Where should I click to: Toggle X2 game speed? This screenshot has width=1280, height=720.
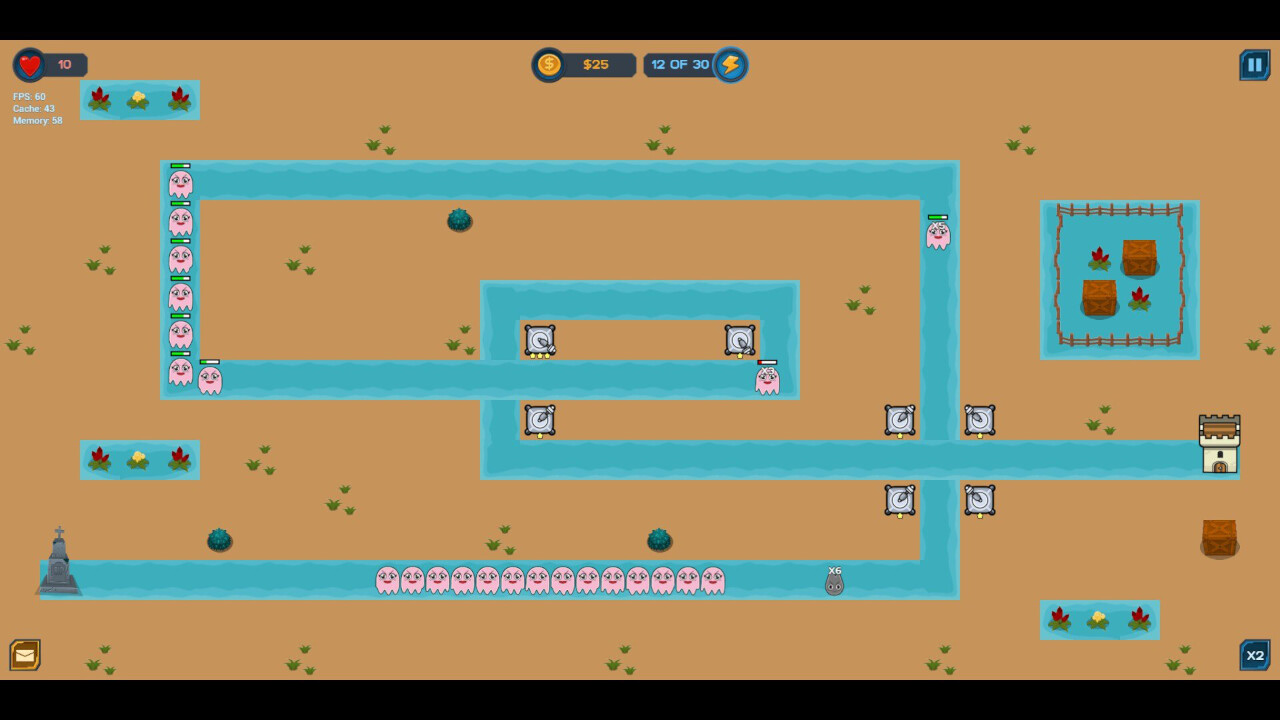(x=1255, y=655)
